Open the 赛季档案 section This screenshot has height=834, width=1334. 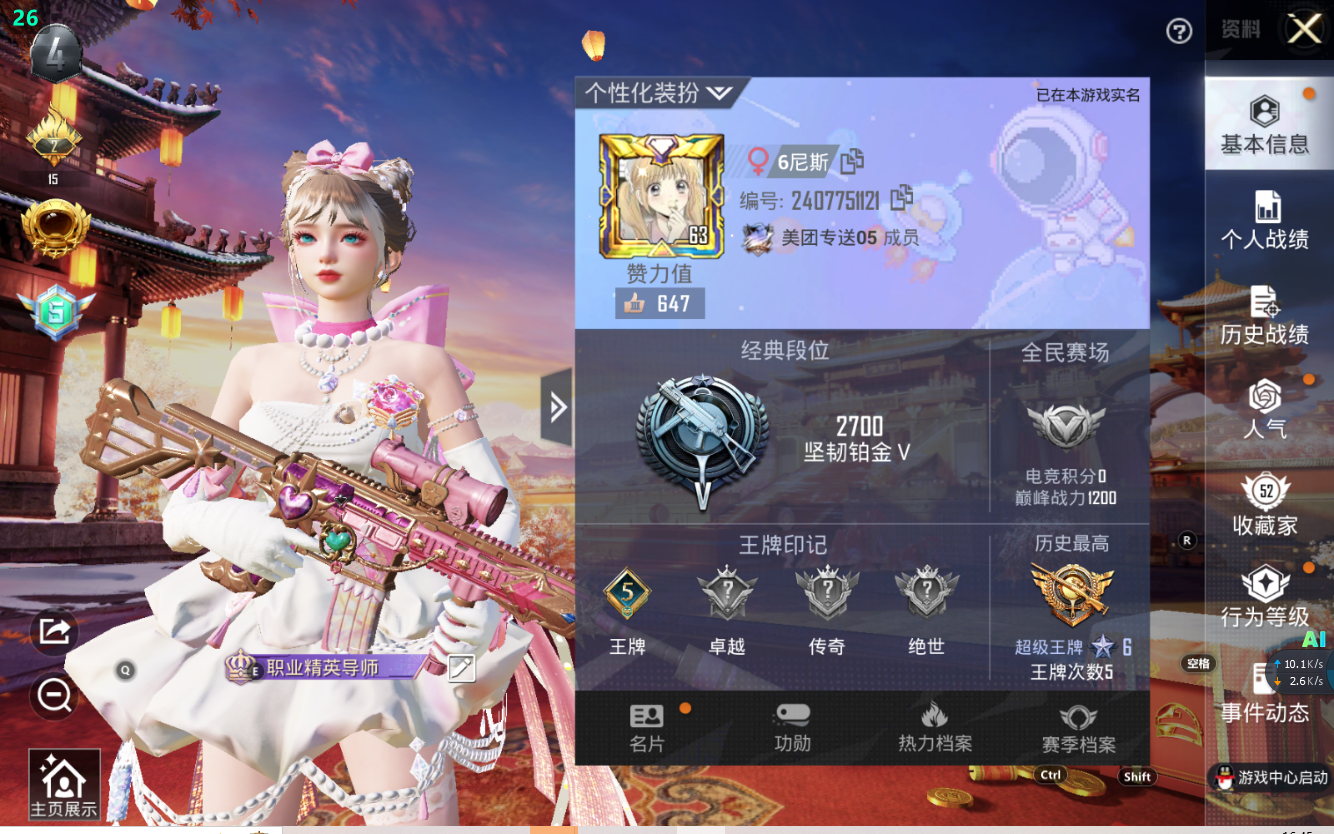[1078, 728]
